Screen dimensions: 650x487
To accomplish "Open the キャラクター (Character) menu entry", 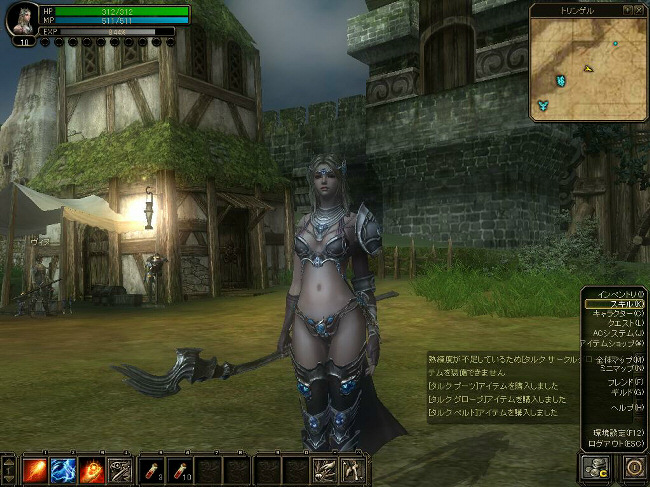I will pos(612,313).
